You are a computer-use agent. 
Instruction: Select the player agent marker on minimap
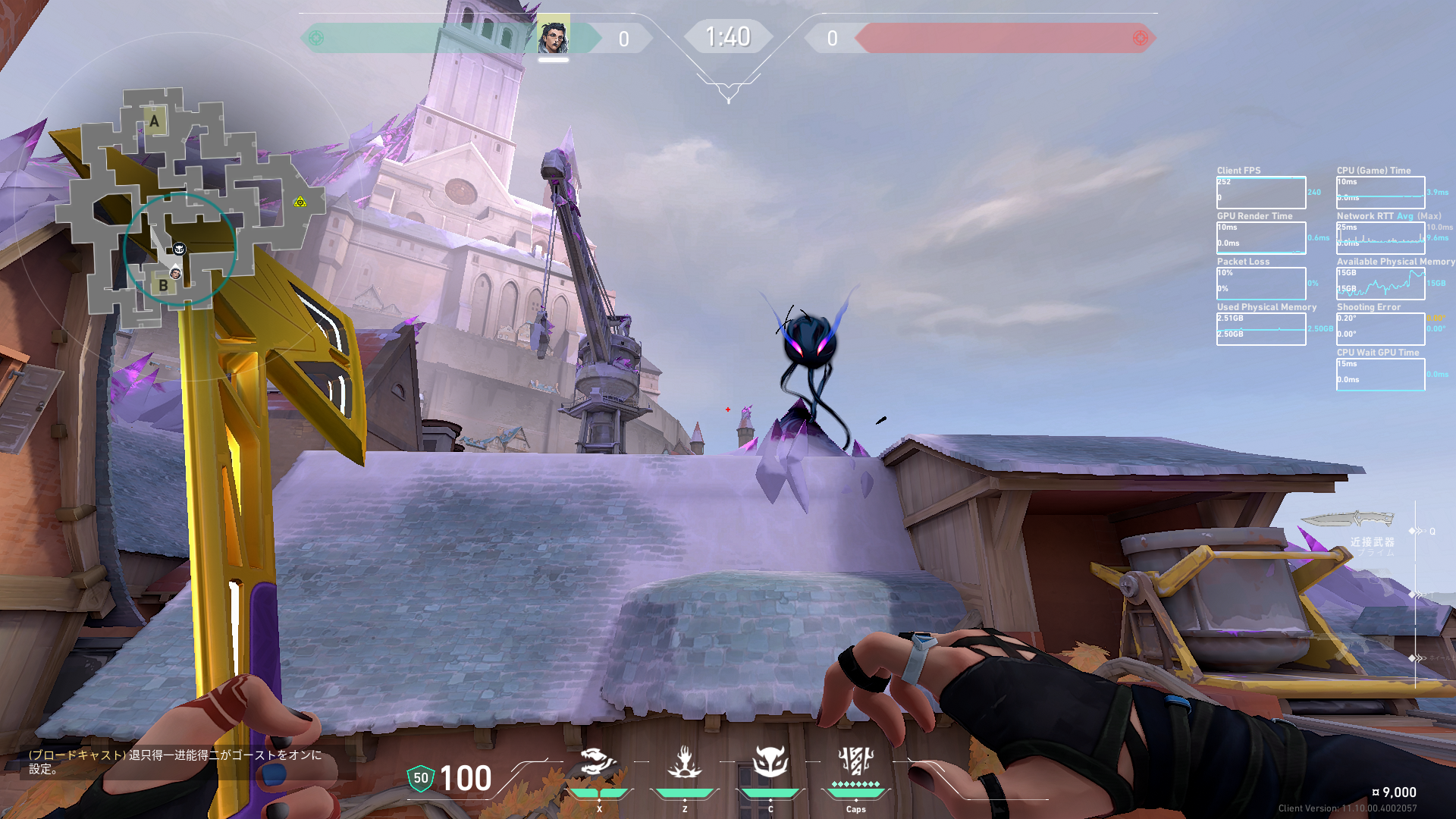pyautogui.click(x=175, y=273)
